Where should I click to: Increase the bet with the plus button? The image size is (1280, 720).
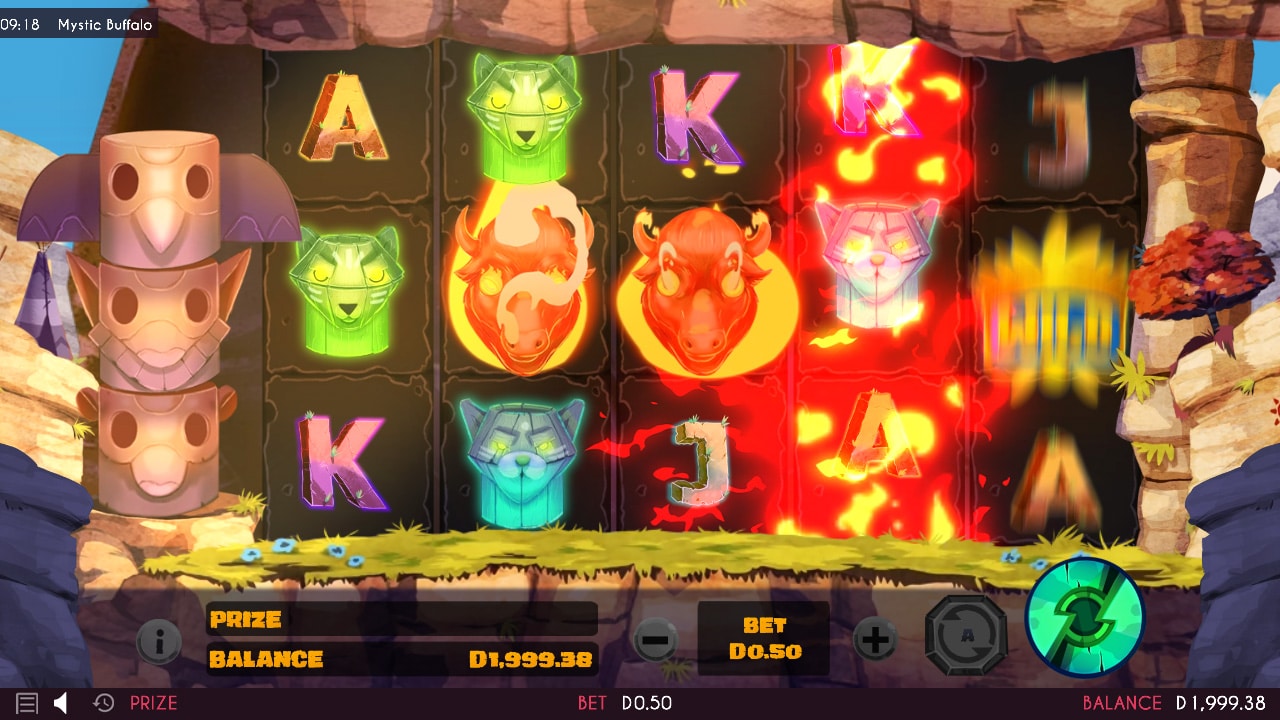pos(875,639)
